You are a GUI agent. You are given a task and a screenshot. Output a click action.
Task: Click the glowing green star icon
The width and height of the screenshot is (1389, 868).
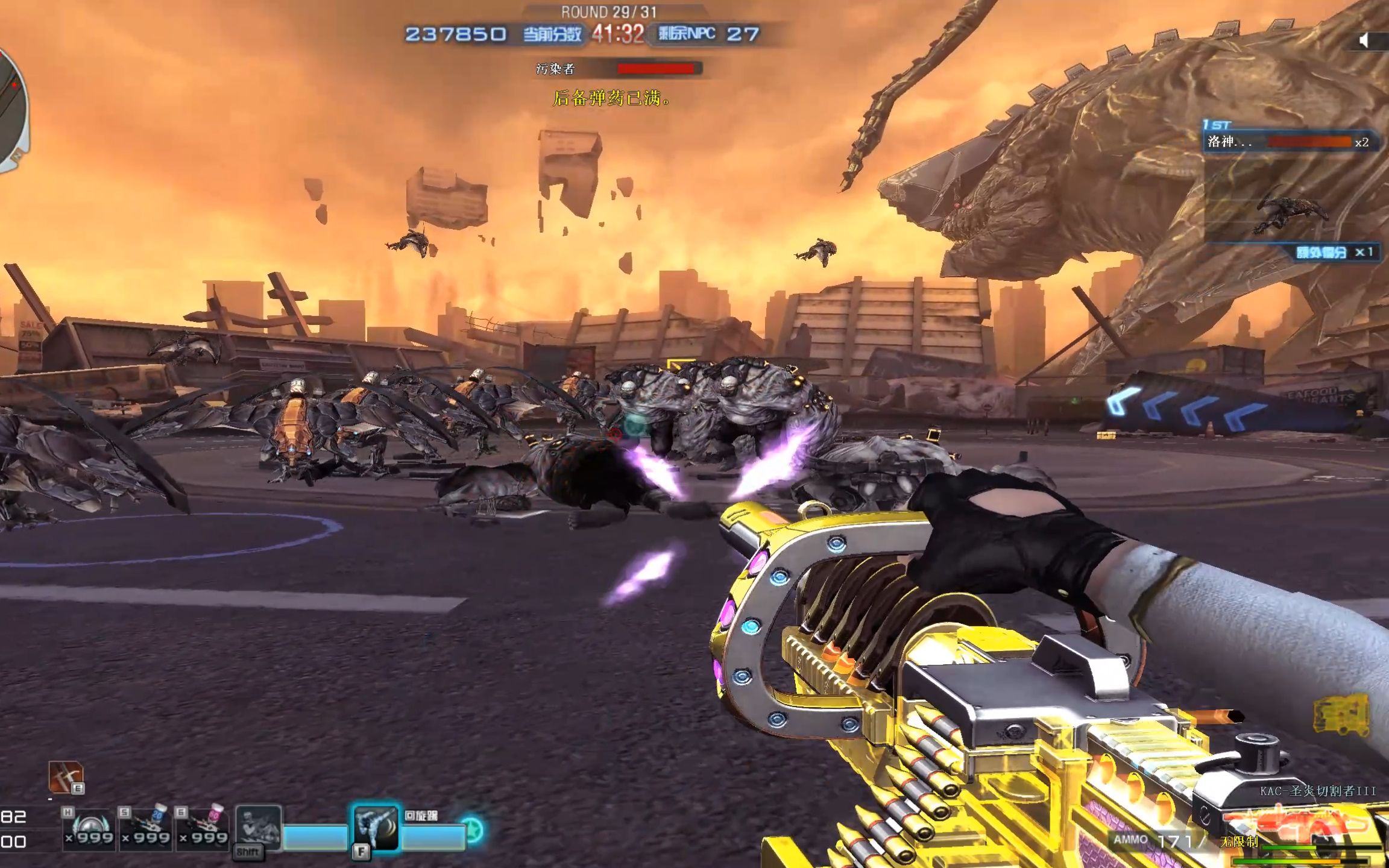pos(473,831)
